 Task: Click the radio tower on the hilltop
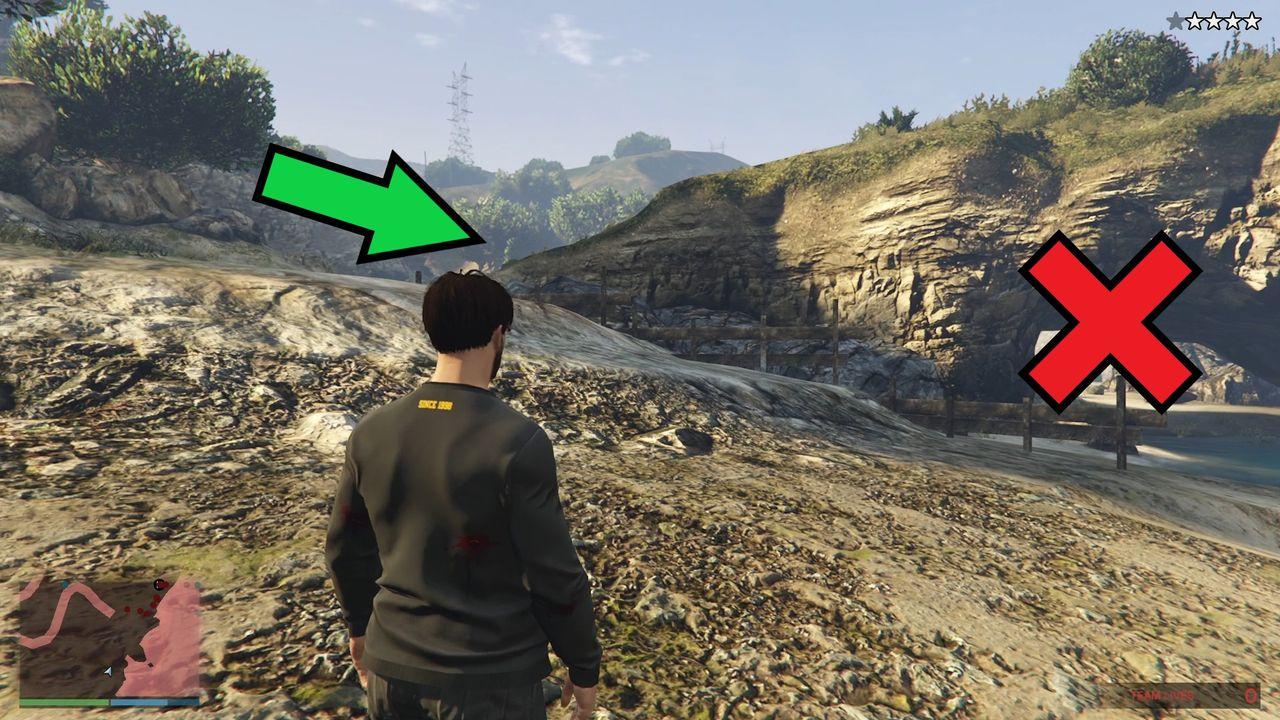(x=460, y=110)
